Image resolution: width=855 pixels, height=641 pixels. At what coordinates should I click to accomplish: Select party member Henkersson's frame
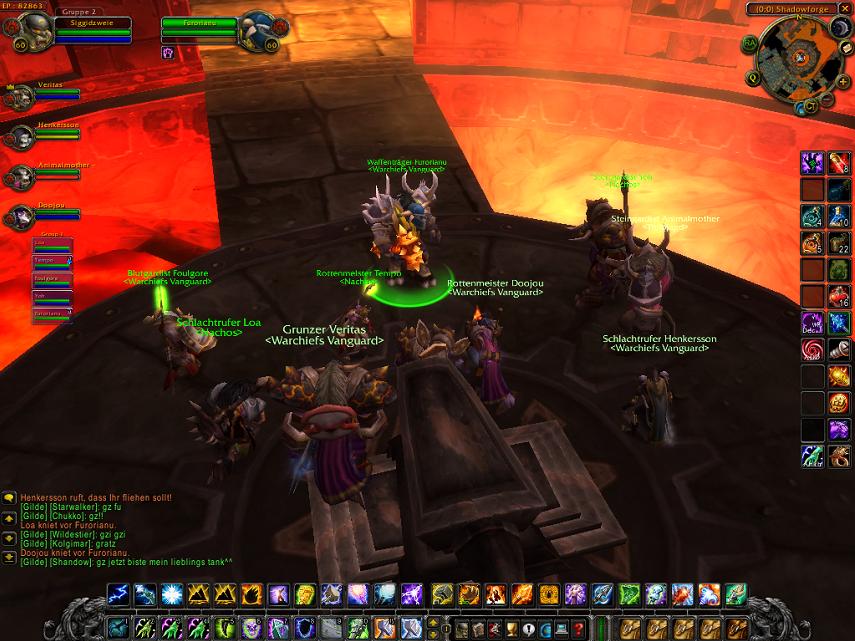point(20,137)
